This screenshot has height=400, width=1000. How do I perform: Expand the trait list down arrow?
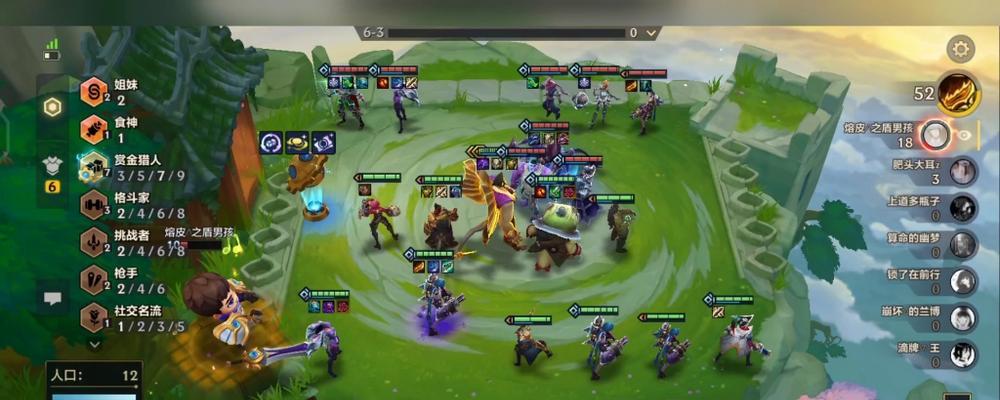point(95,344)
